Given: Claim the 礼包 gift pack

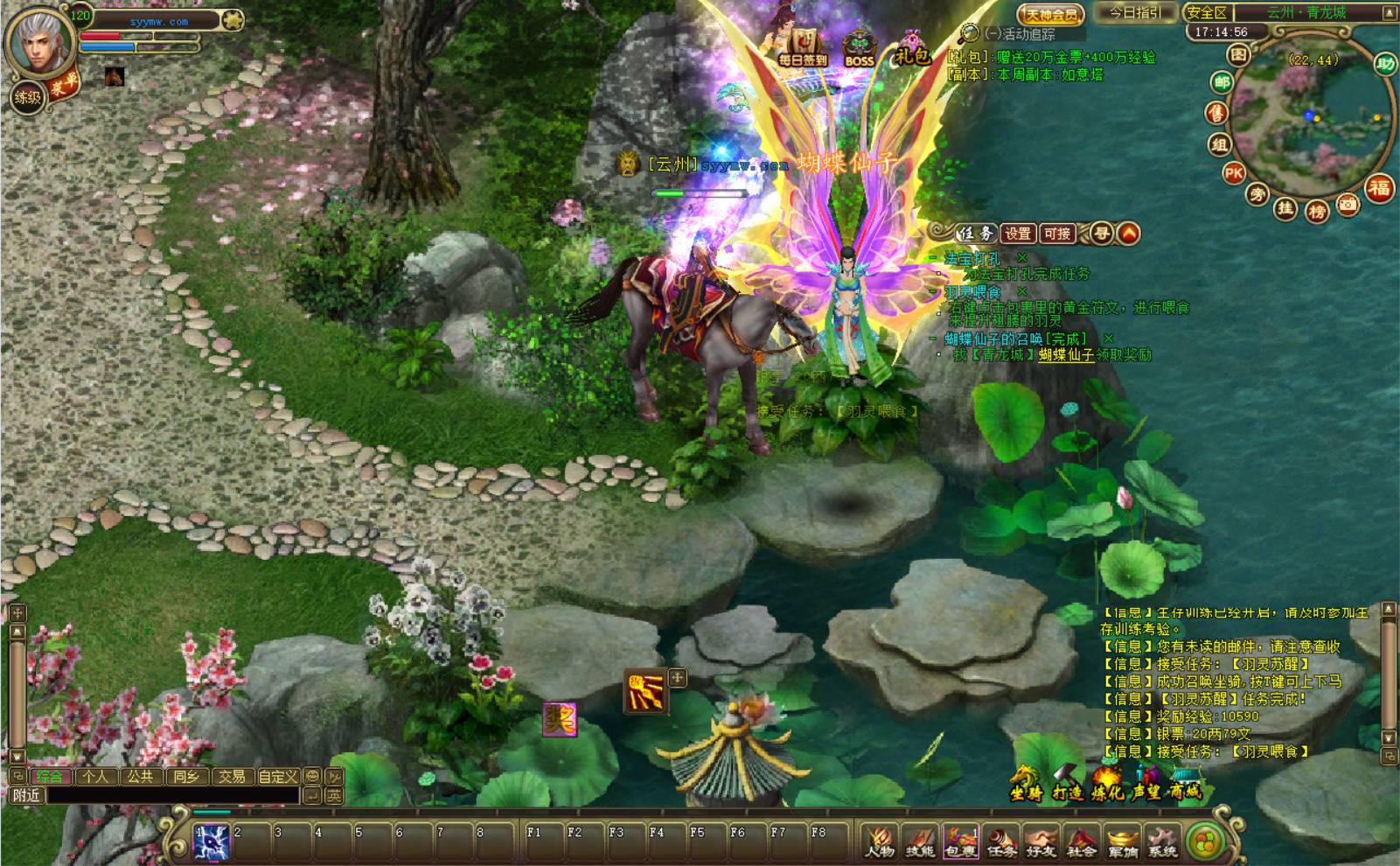Looking at the screenshot, I should tap(912, 49).
